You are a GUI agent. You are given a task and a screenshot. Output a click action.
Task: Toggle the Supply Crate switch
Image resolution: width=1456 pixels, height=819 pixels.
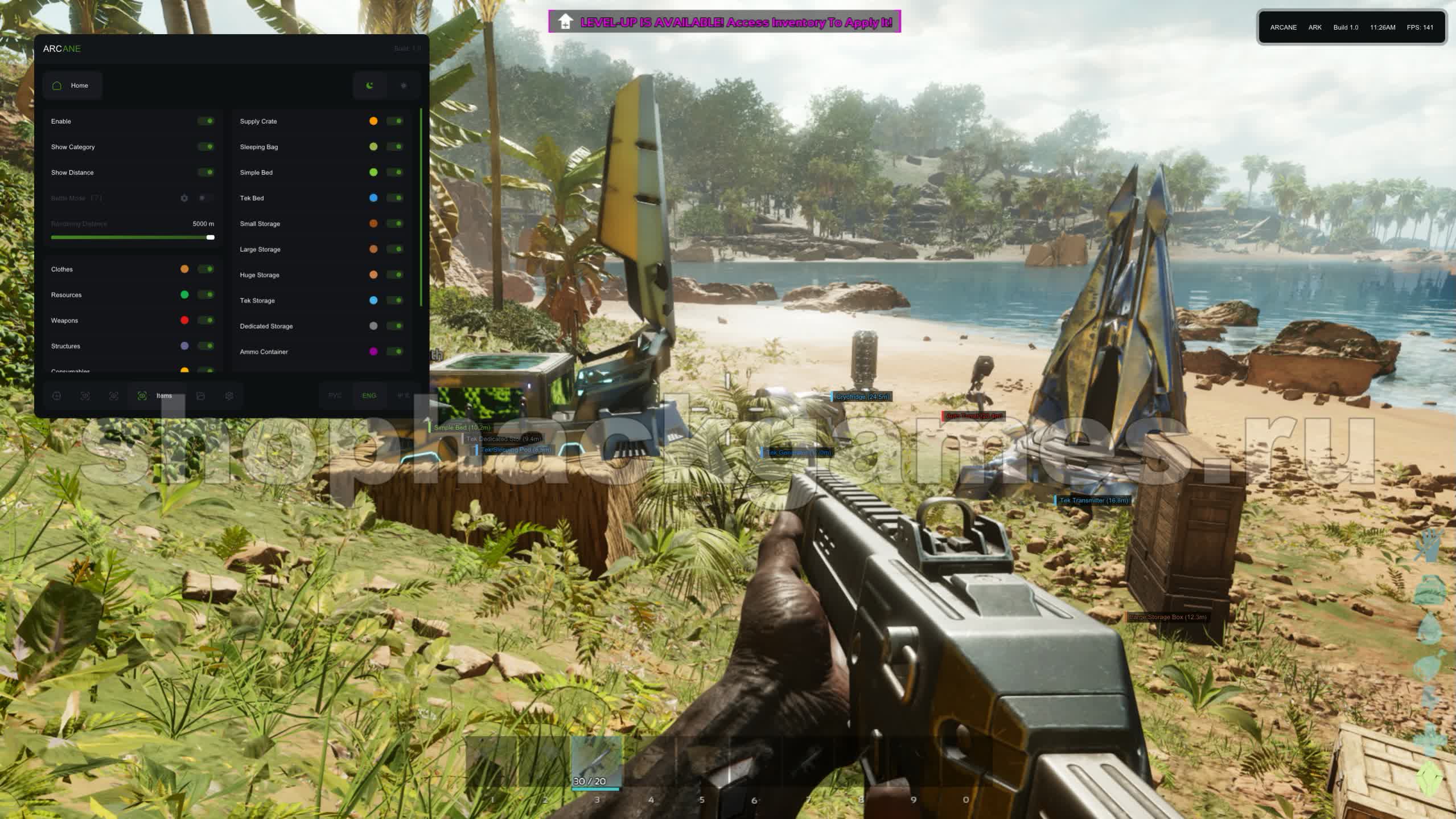click(395, 121)
